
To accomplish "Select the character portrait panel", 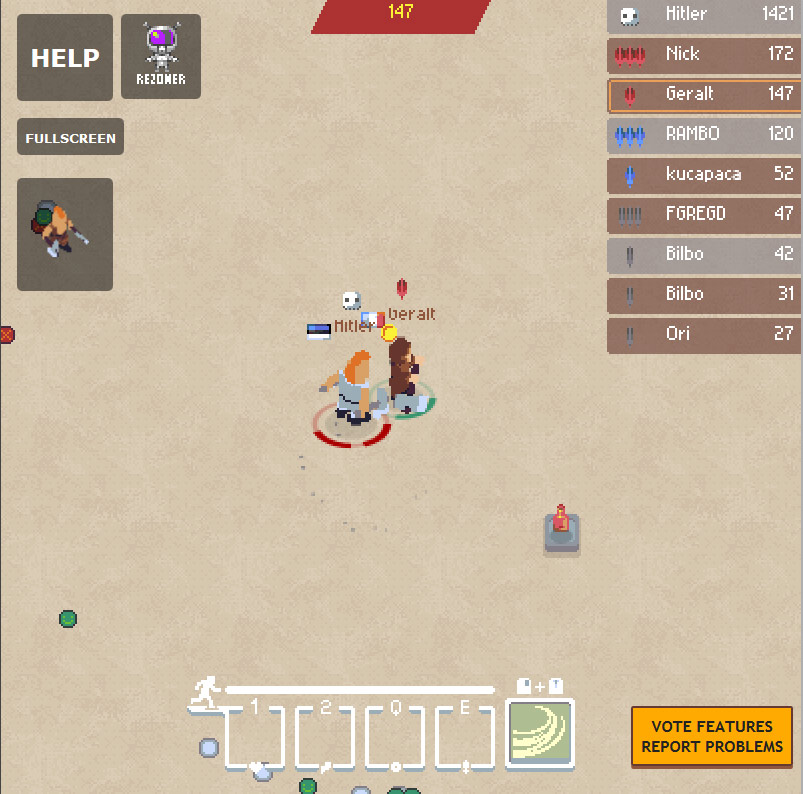I will pyautogui.click(x=65, y=234).
